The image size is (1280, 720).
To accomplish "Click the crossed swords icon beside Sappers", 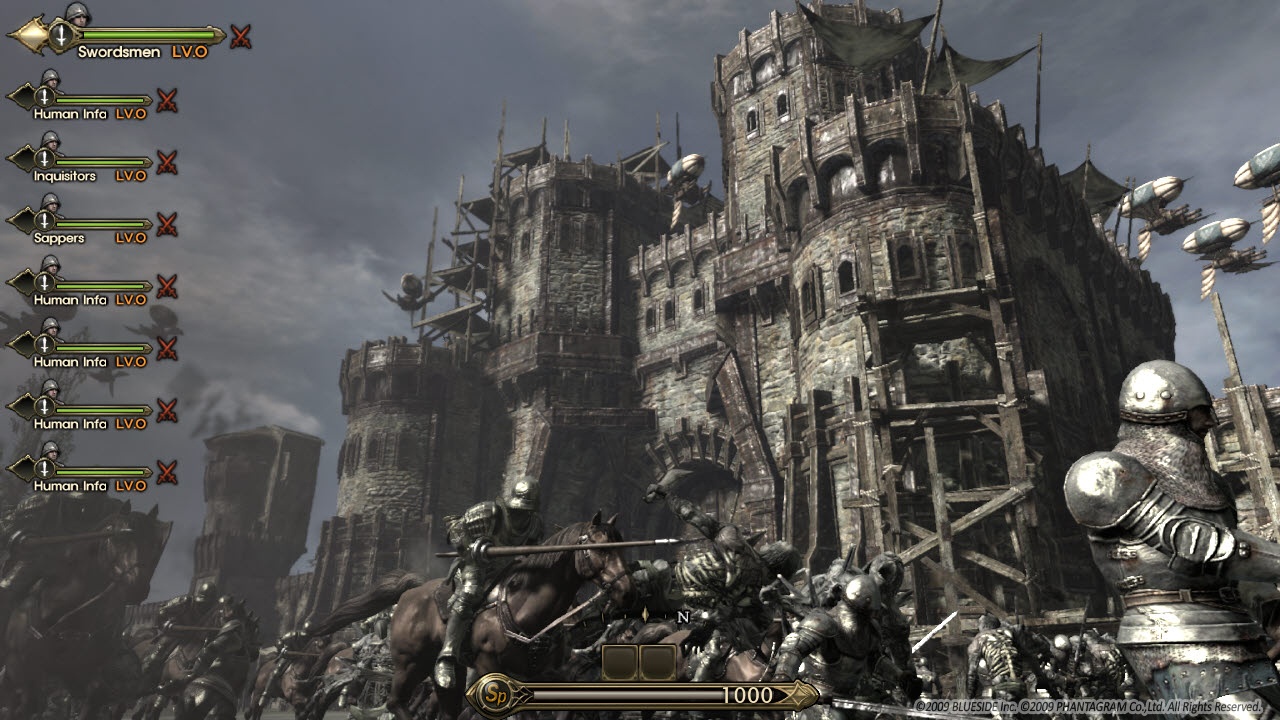I will pos(167,224).
